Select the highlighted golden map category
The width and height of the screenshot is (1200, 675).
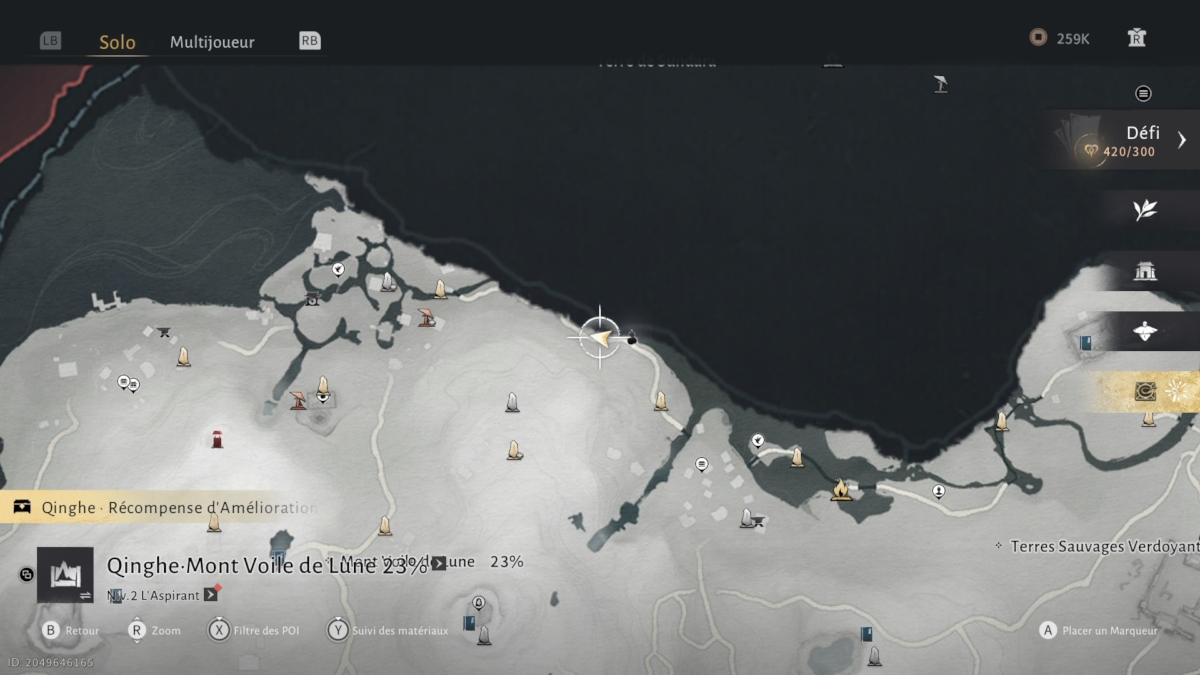1145,392
